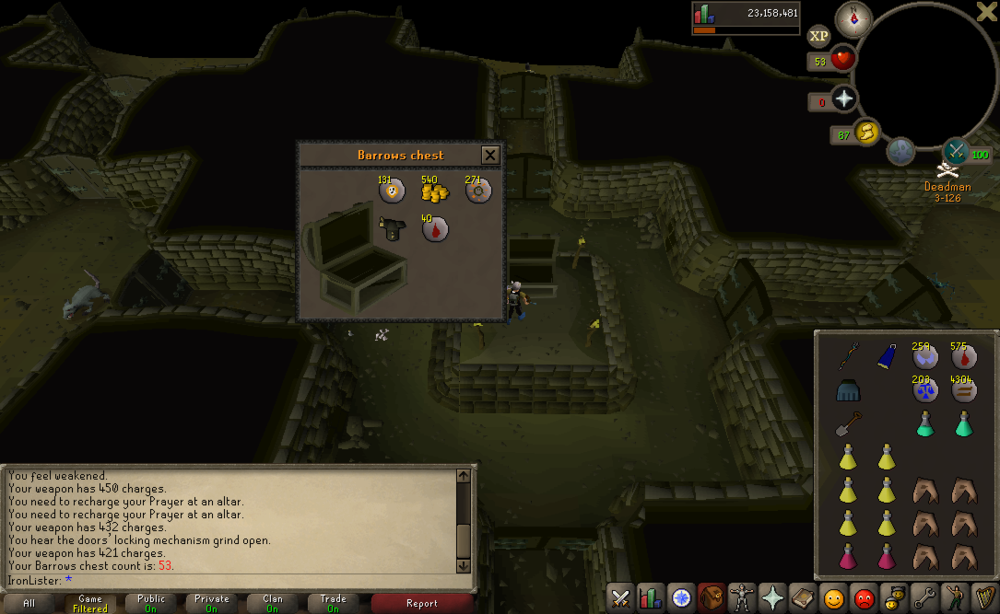
Task: Click the compass to face north
Action: point(853,19)
